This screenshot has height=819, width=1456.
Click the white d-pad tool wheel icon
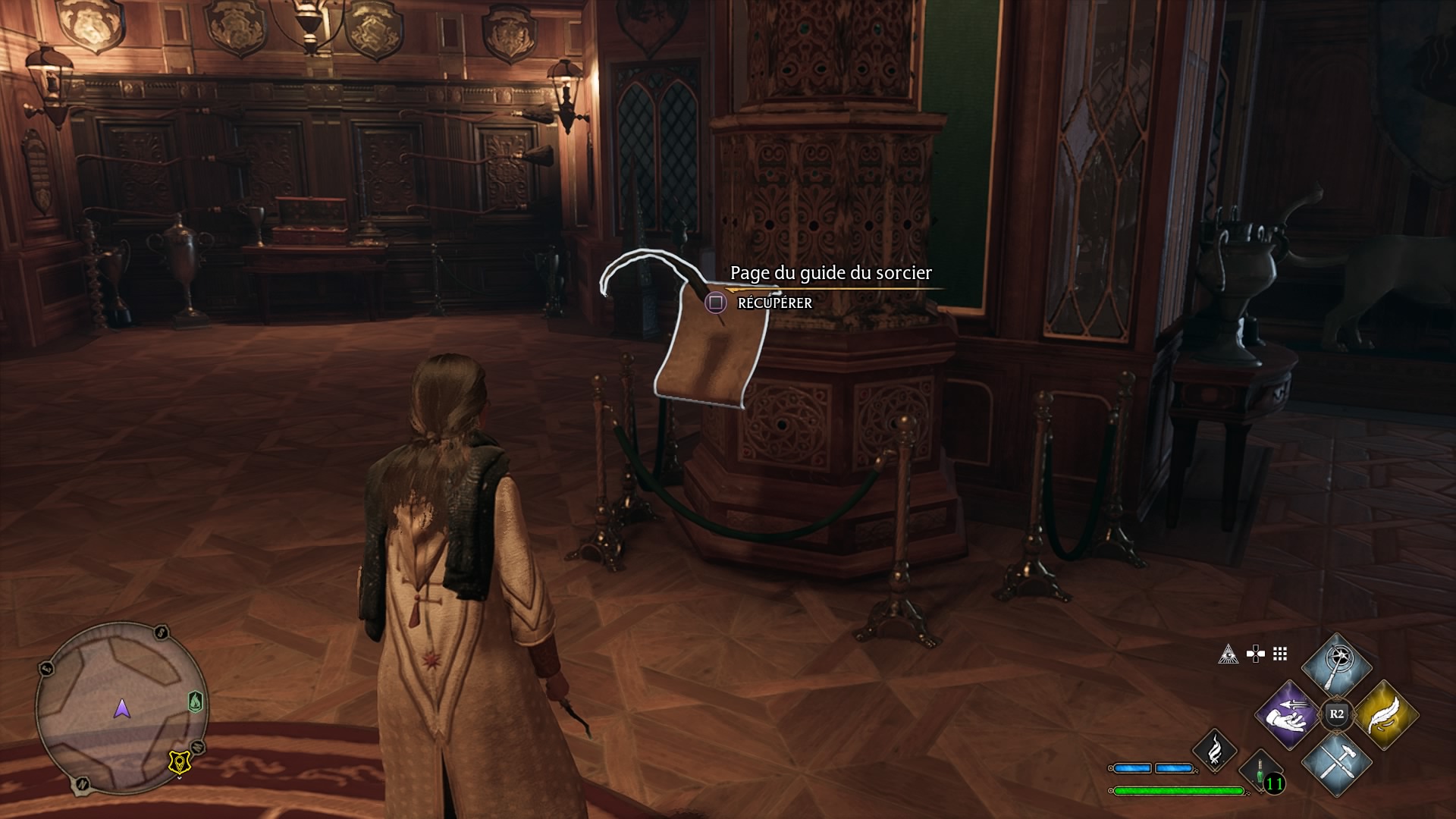point(1255,654)
